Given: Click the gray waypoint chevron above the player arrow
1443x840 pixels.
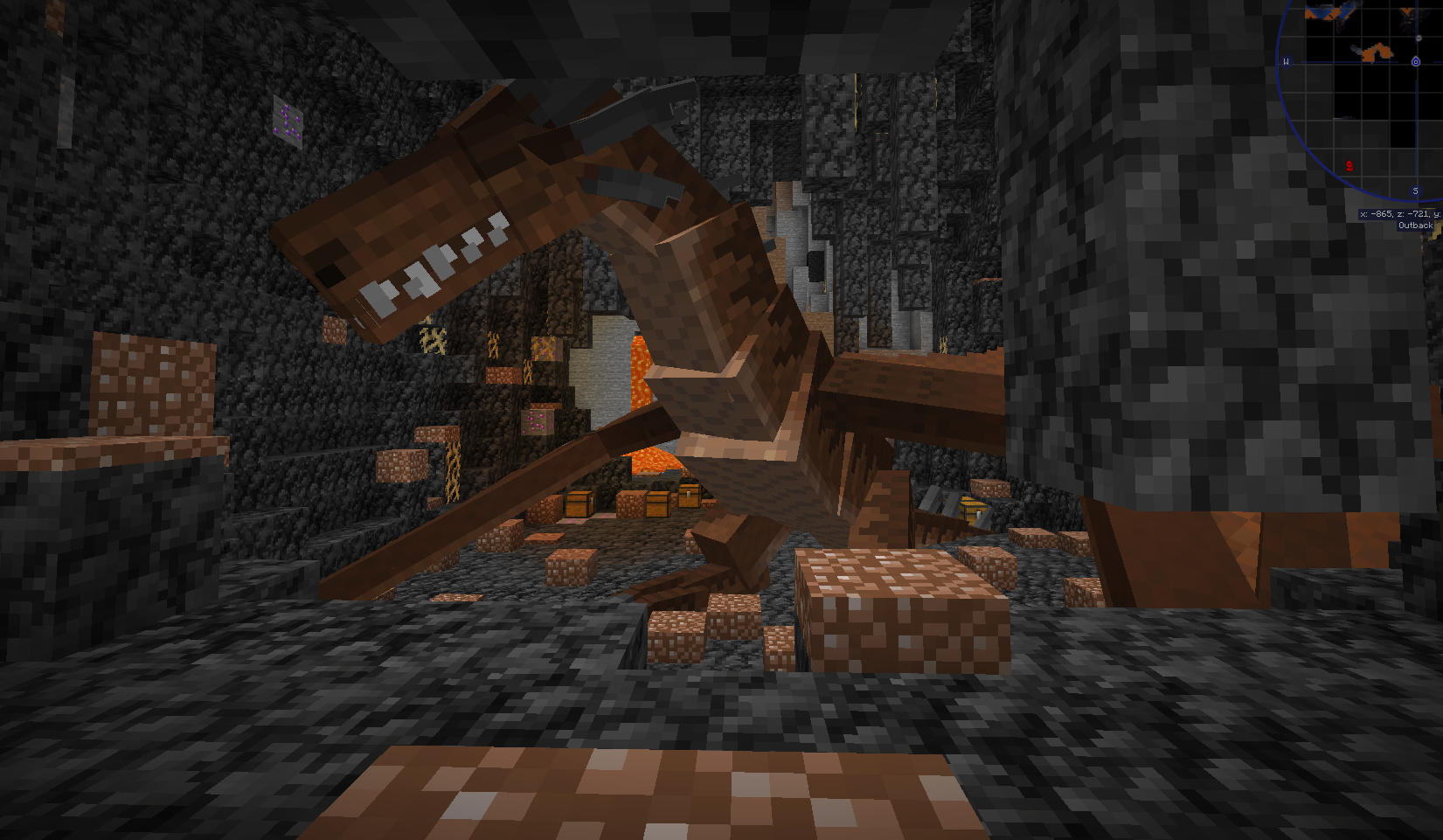Looking at the screenshot, I should tap(1419, 38).
